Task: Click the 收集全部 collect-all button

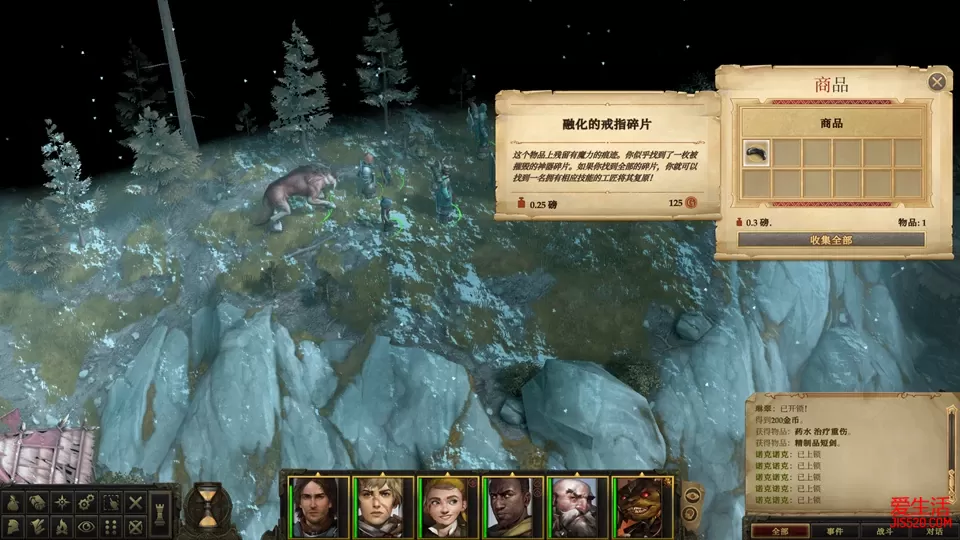Action: point(832,240)
